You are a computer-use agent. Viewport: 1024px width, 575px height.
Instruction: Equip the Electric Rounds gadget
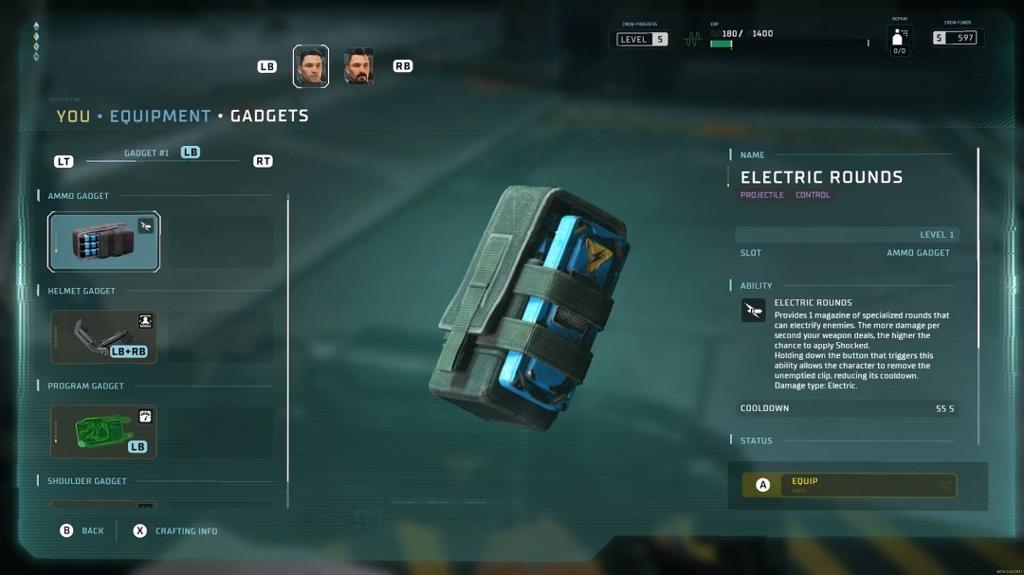(849, 485)
